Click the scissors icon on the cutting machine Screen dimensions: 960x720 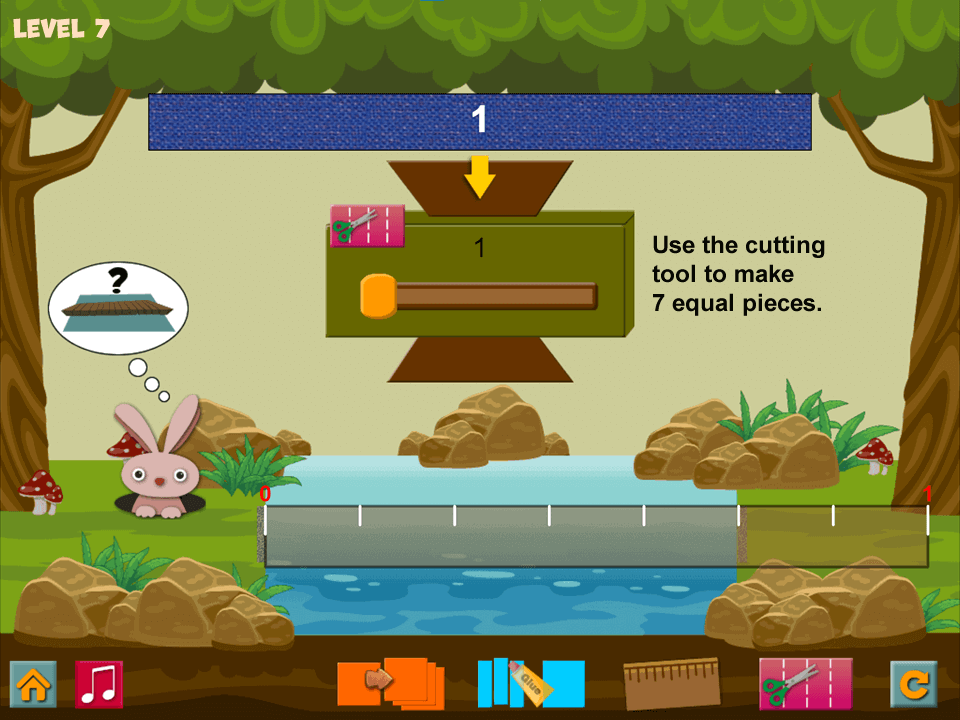pos(367,226)
